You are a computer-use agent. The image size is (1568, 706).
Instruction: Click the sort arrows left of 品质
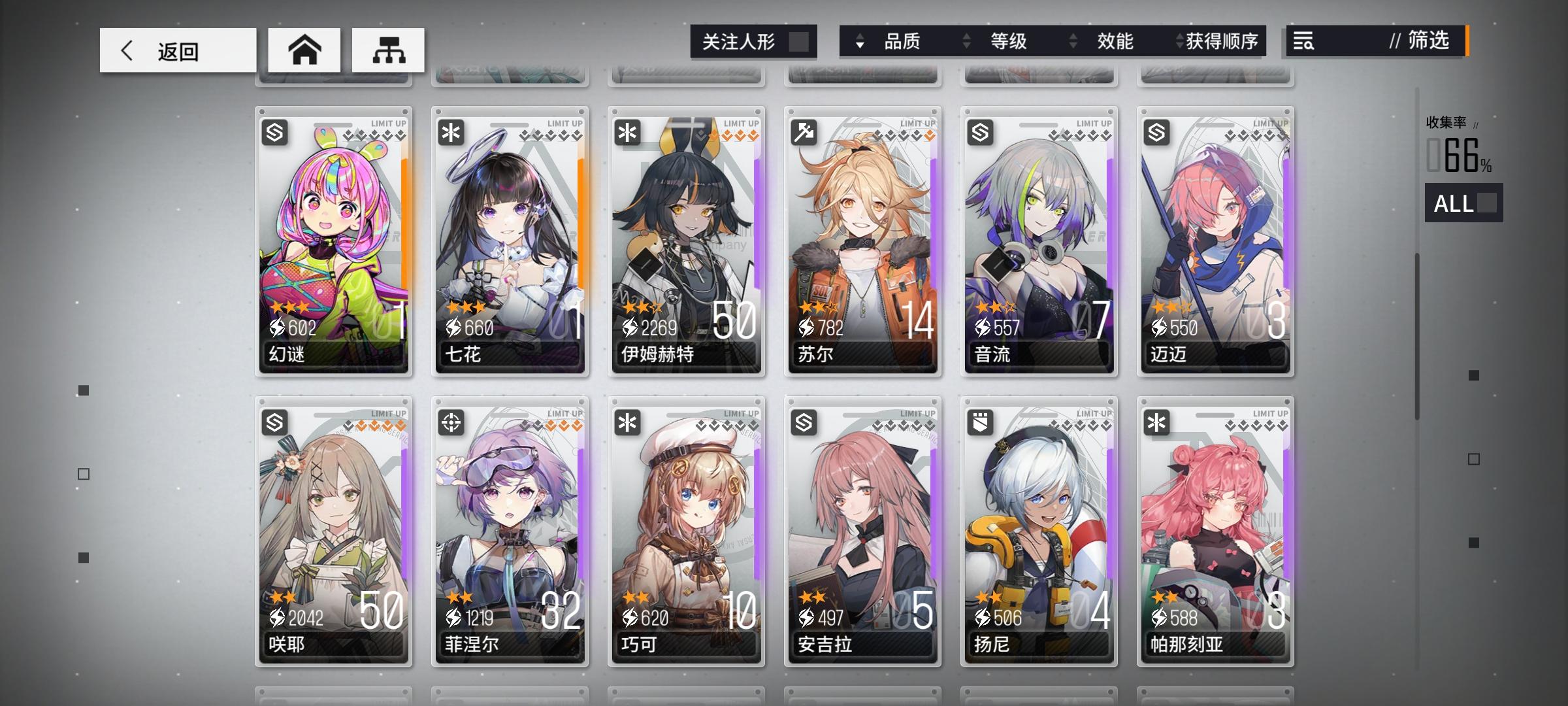coord(861,42)
